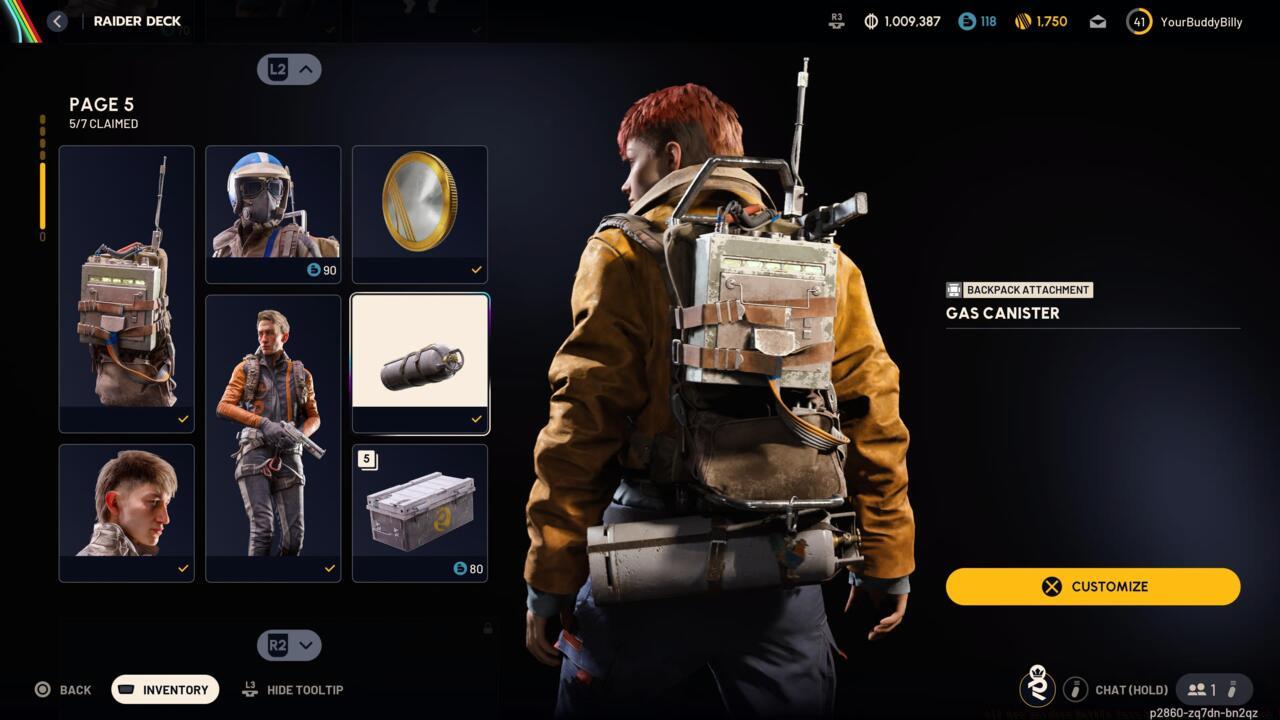Open the crown emblem near chat
This screenshot has width=1280, height=720.
pos(1038,689)
